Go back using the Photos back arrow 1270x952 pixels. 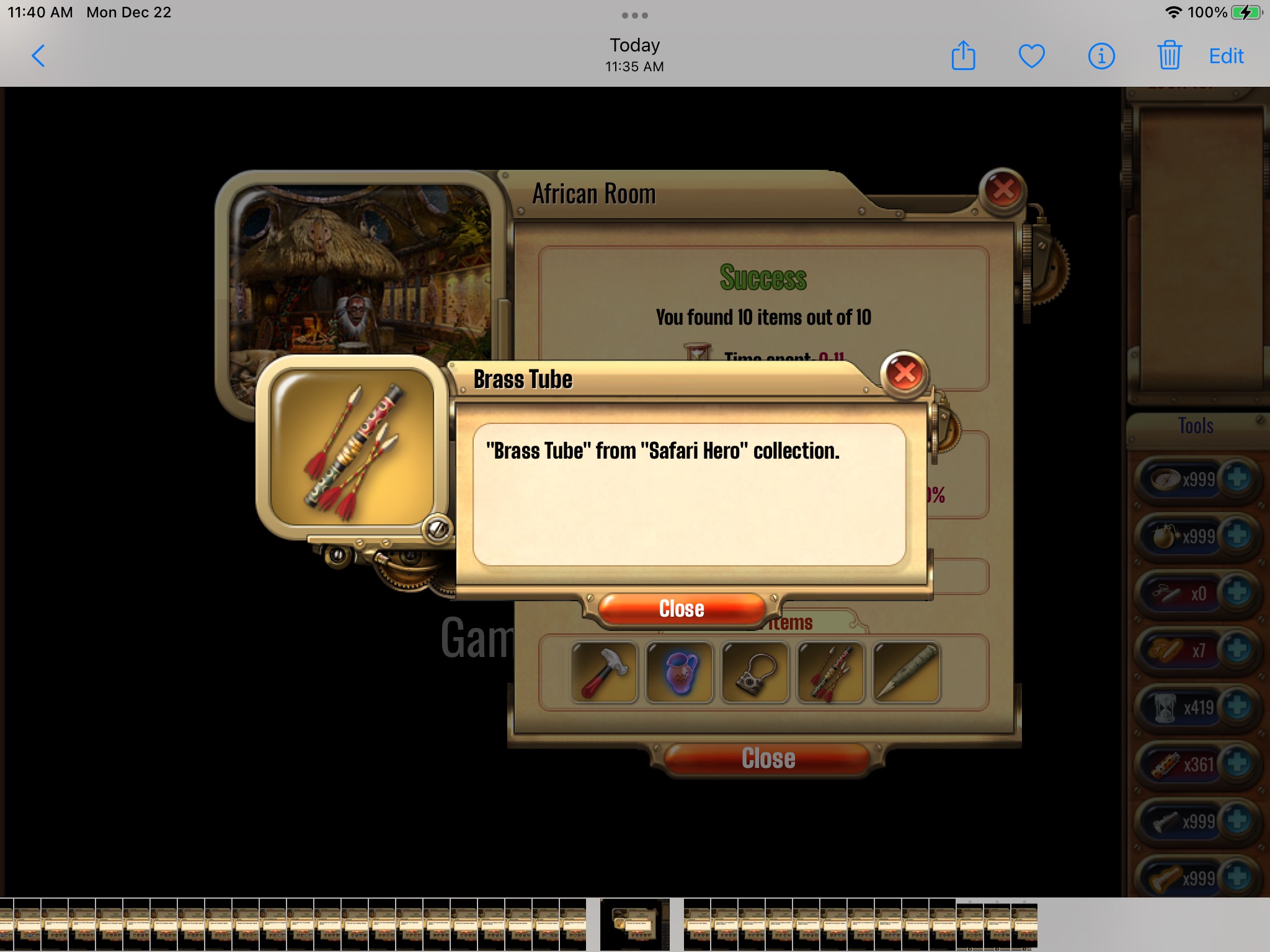coord(38,56)
